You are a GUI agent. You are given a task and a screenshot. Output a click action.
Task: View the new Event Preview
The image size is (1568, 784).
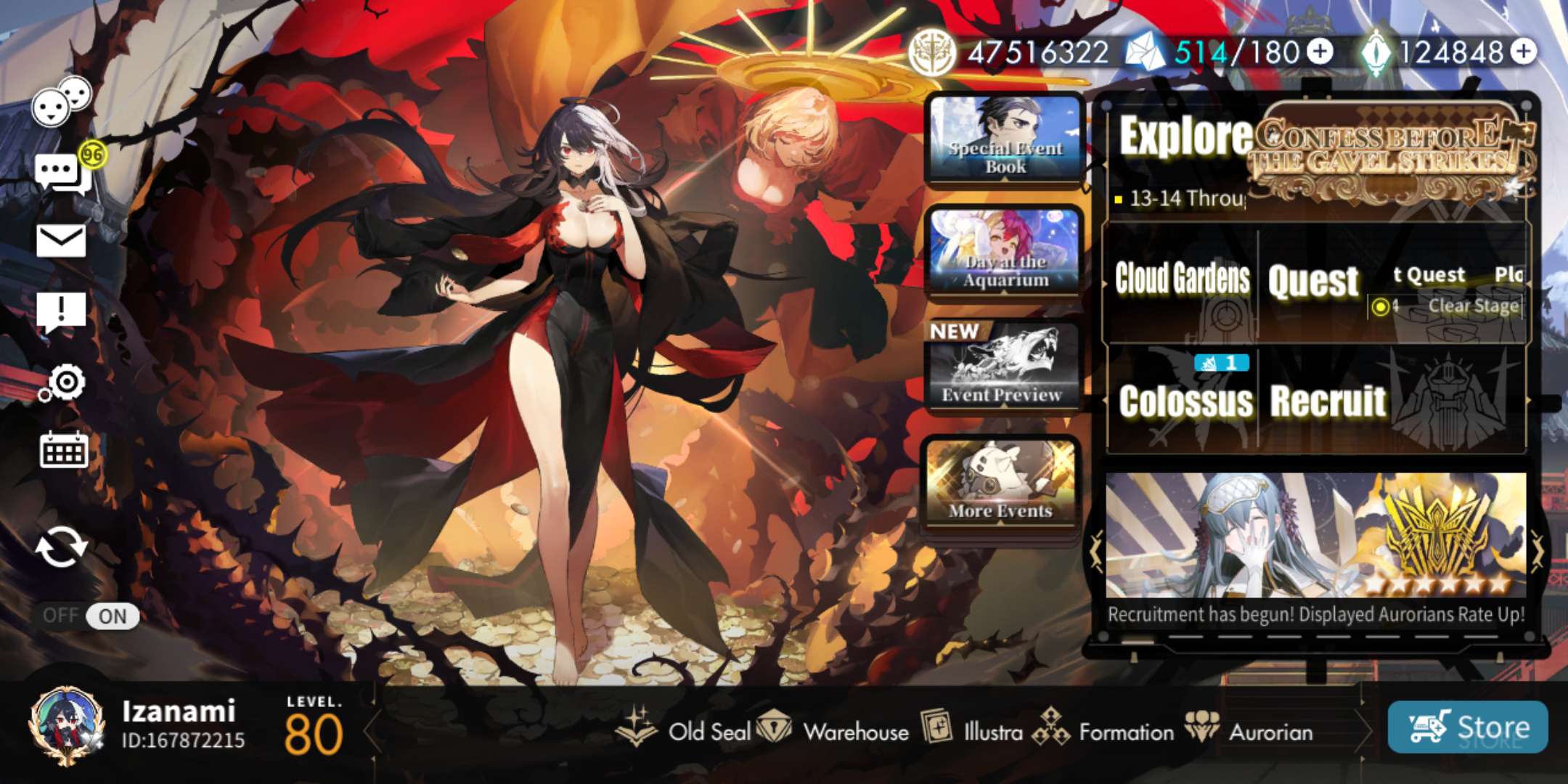pyautogui.click(x=1003, y=367)
